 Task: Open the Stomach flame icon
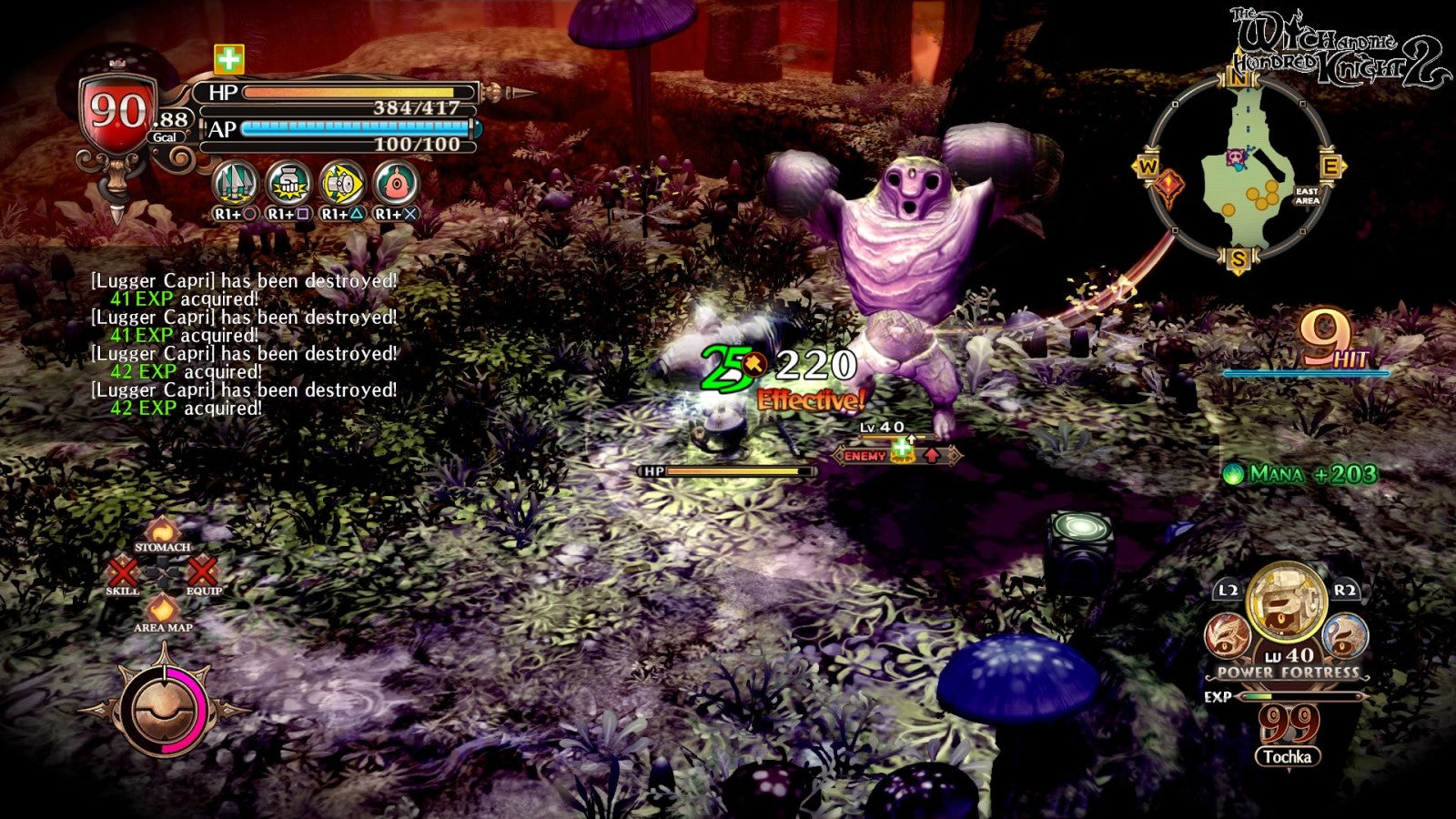click(x=164, y=531)
